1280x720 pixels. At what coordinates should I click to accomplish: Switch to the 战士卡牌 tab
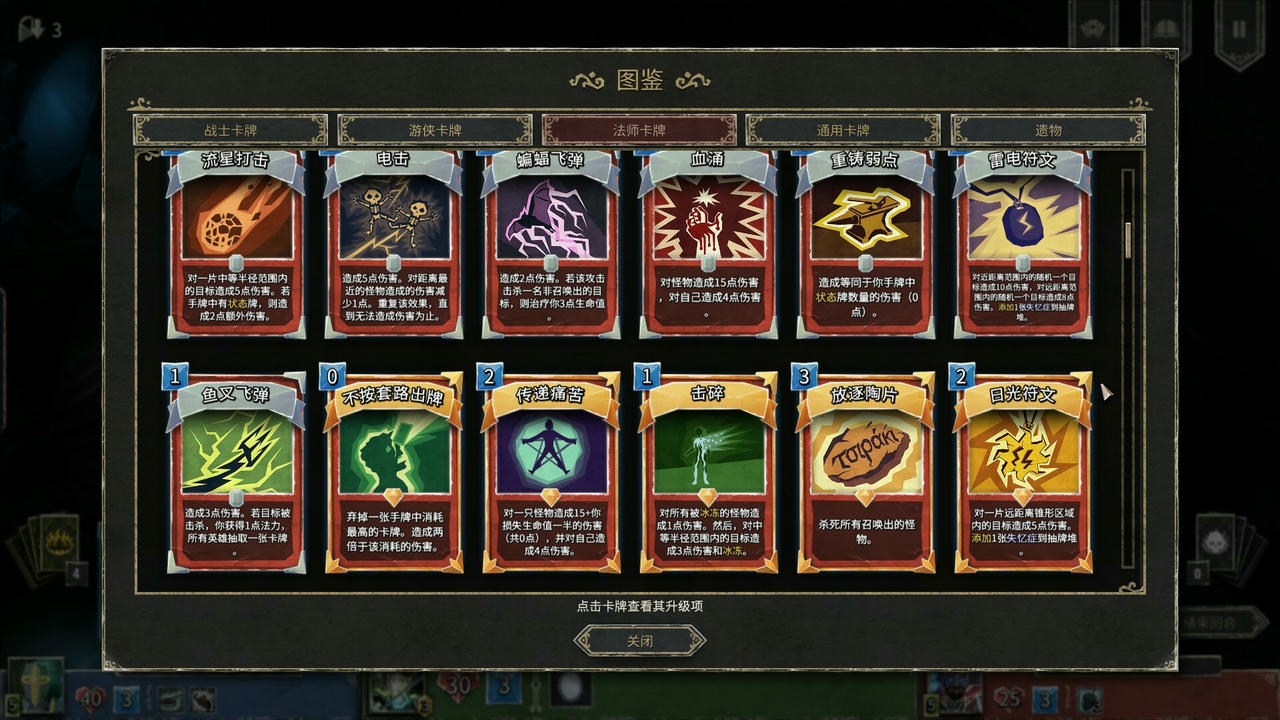click(x=230, y=130)
